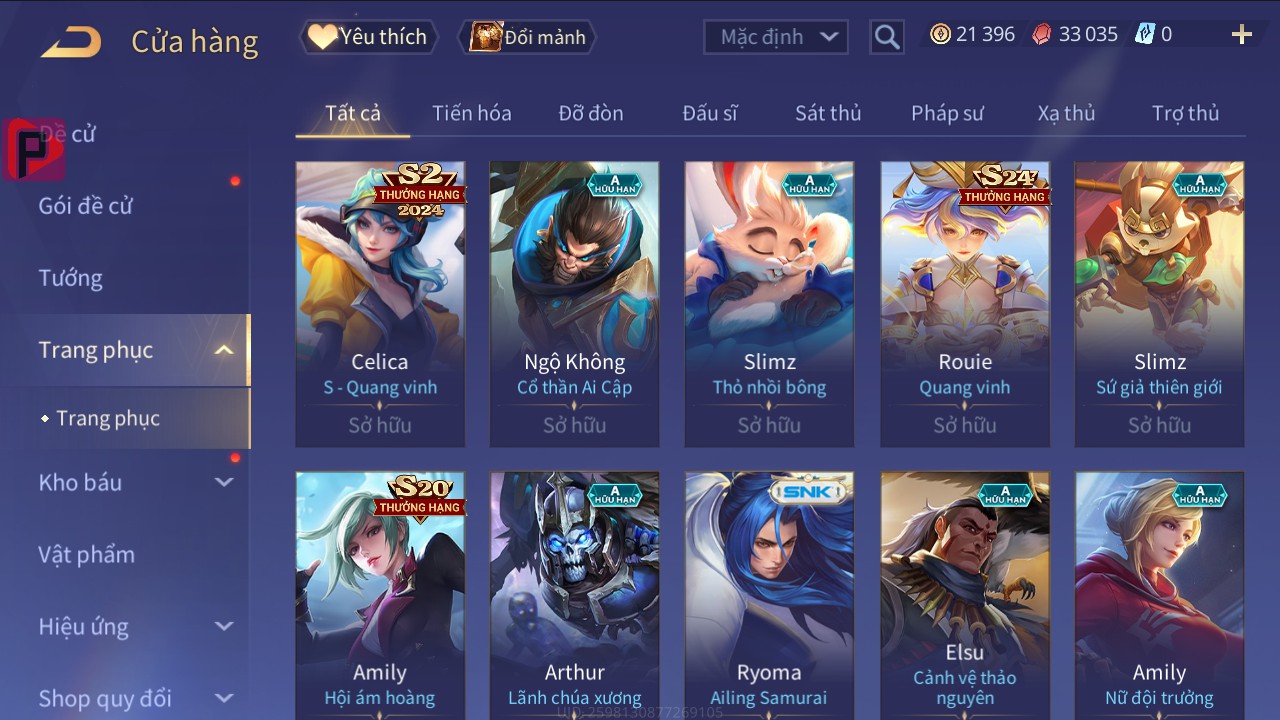Open the Tướng heroes section
The height and width of the screenshot is (720, 1280).
71,278
